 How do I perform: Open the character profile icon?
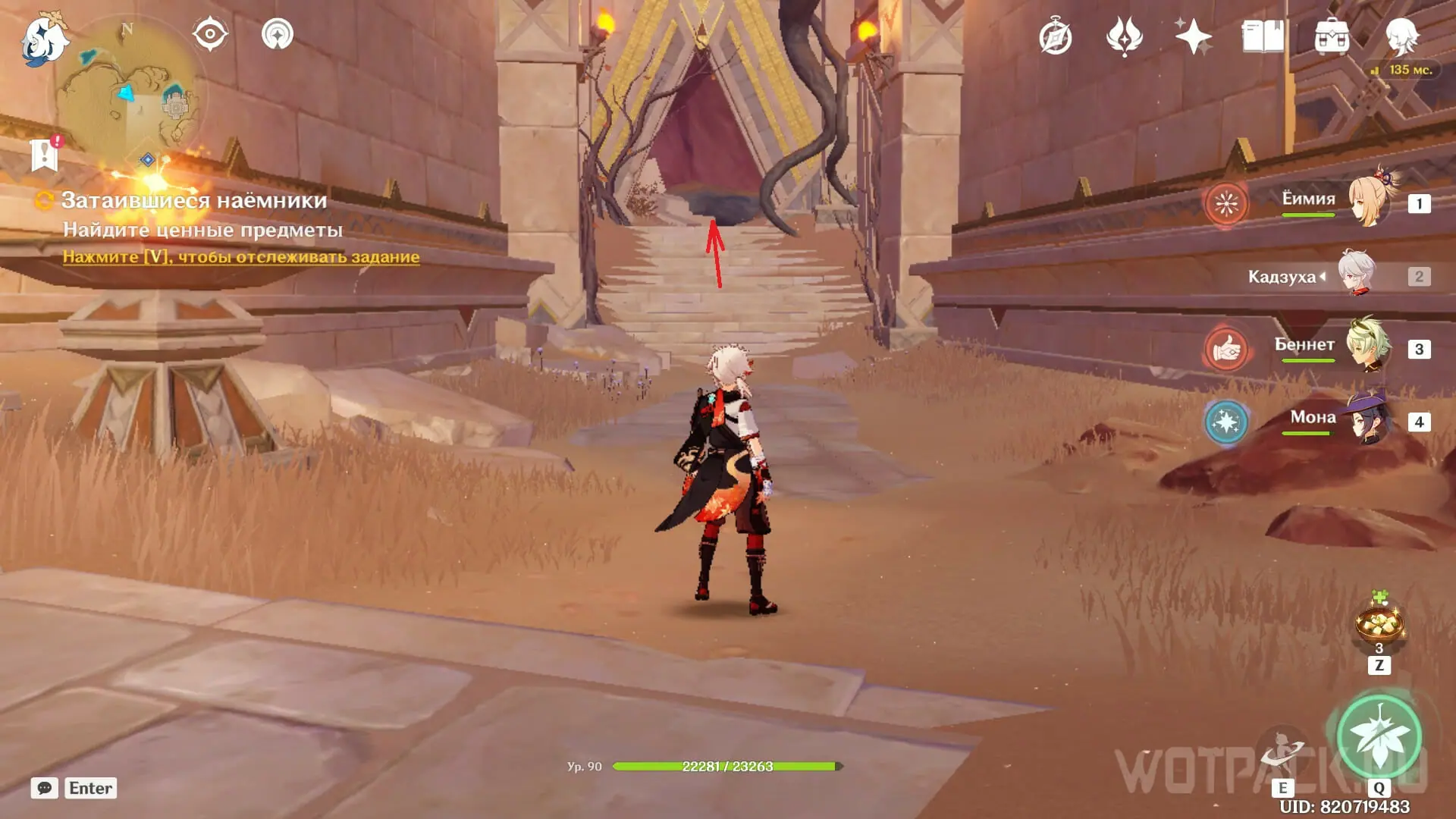tap(1401, 35)
